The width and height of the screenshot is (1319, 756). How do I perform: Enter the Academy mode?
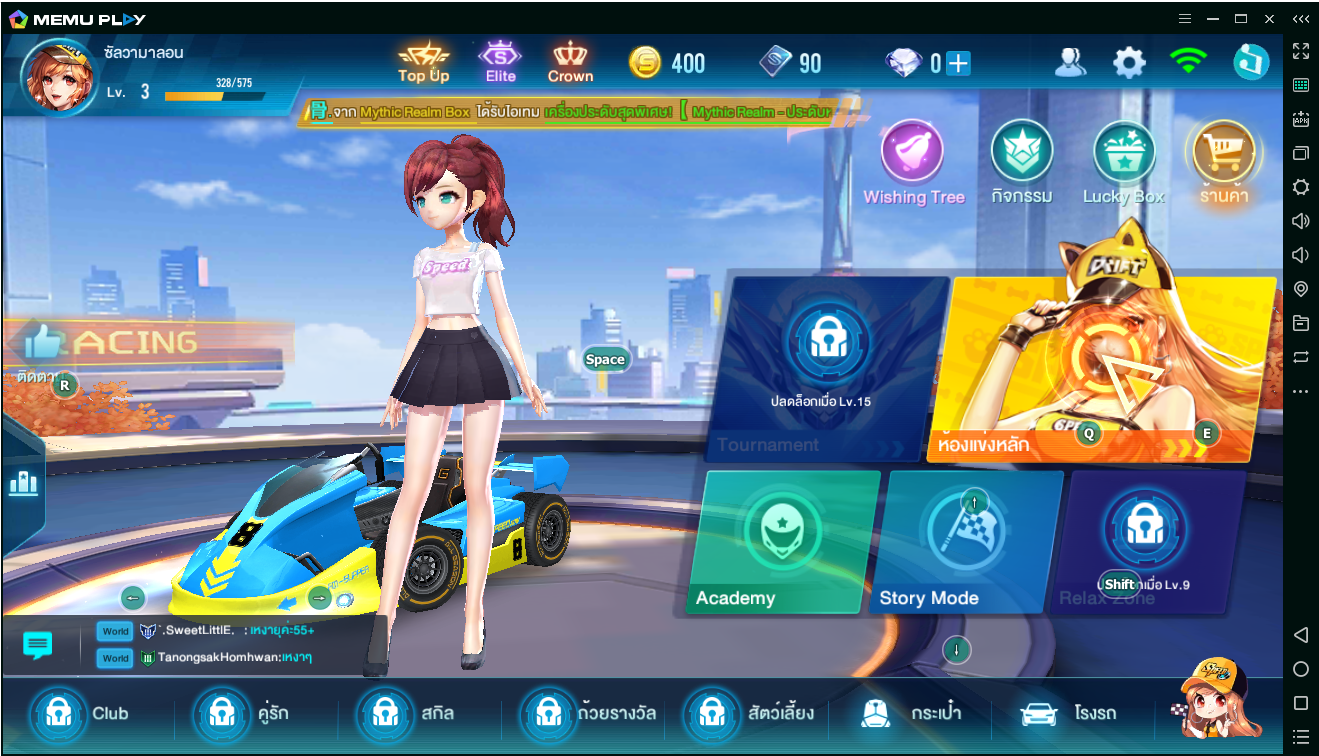[x=780, y=542]
